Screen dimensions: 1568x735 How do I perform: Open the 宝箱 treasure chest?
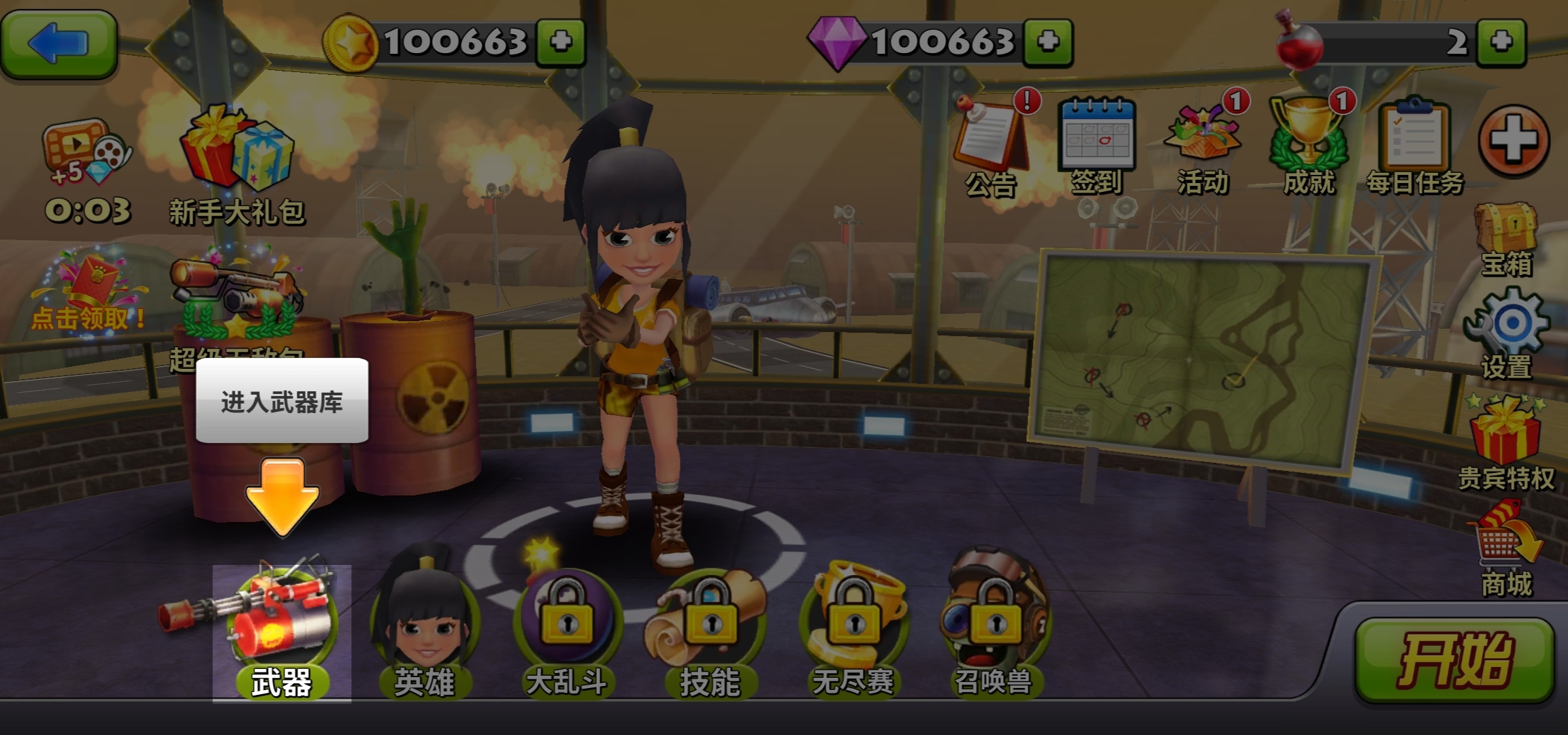(1507, 237)
